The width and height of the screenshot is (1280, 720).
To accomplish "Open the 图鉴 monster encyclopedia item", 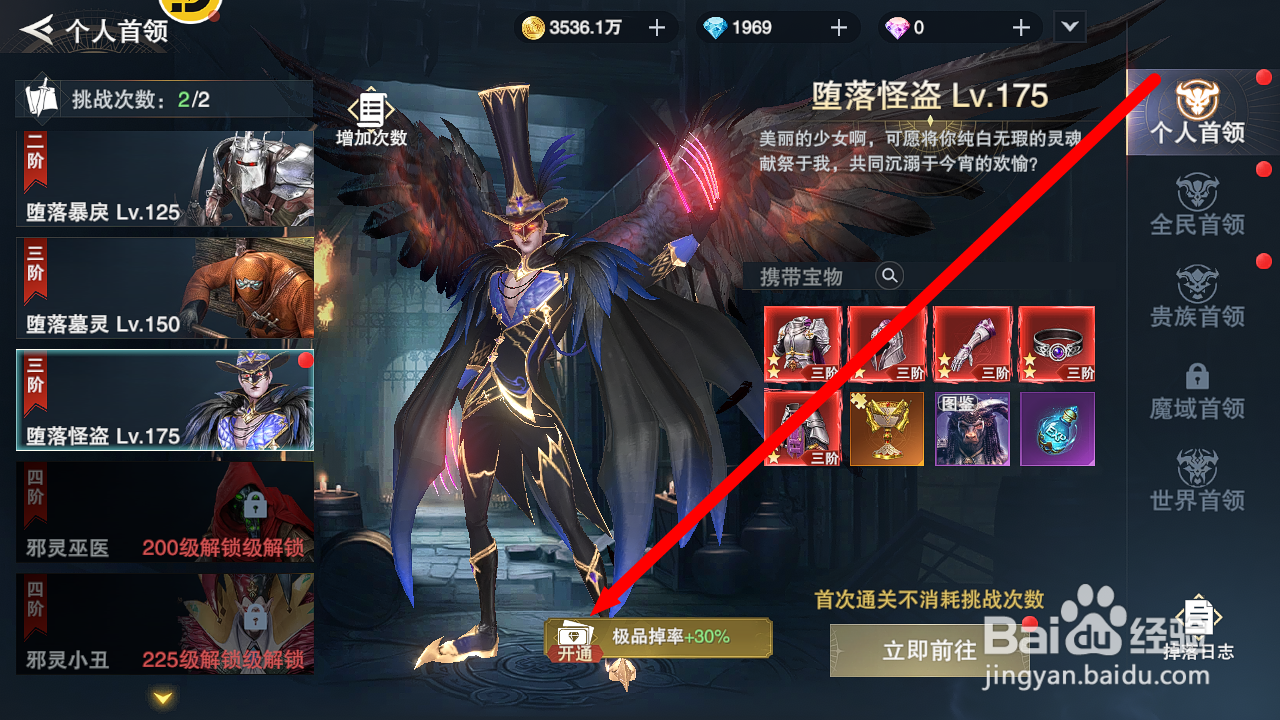I will click(x=971, y=430).
